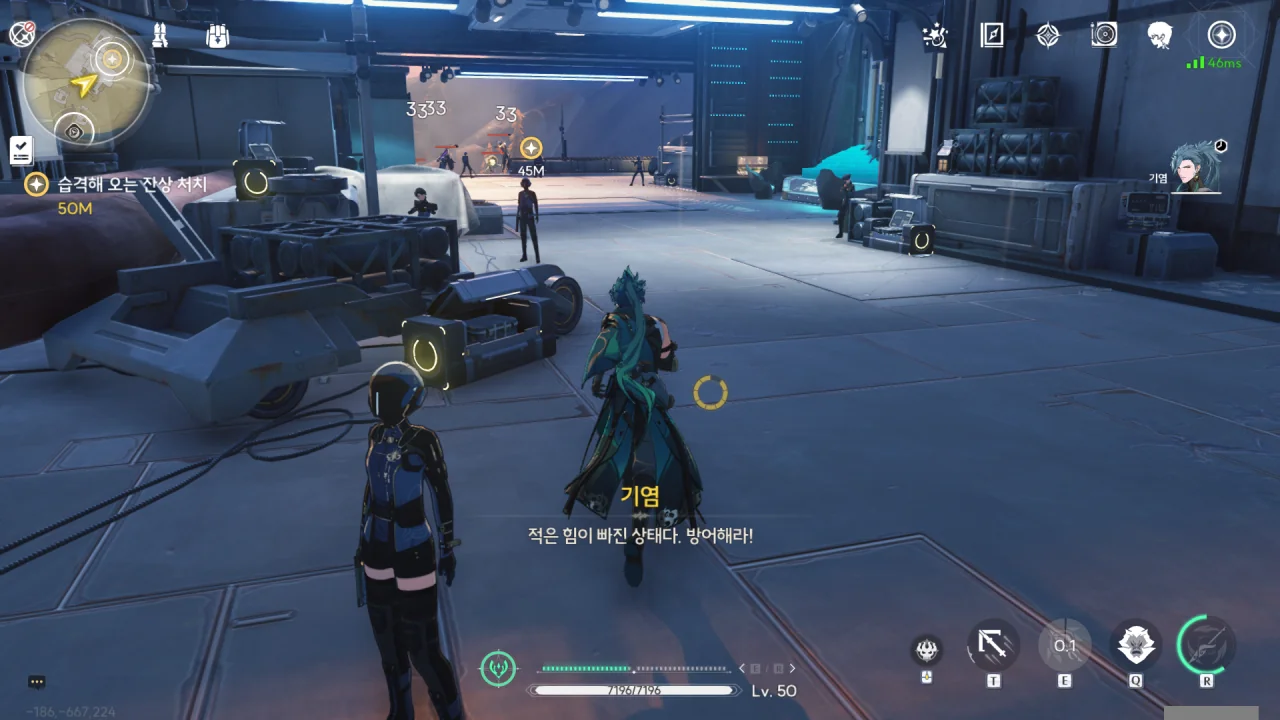Screen dimensions: 1280x720
Task: Activate the white beast echo skill
Action: 1136,646
